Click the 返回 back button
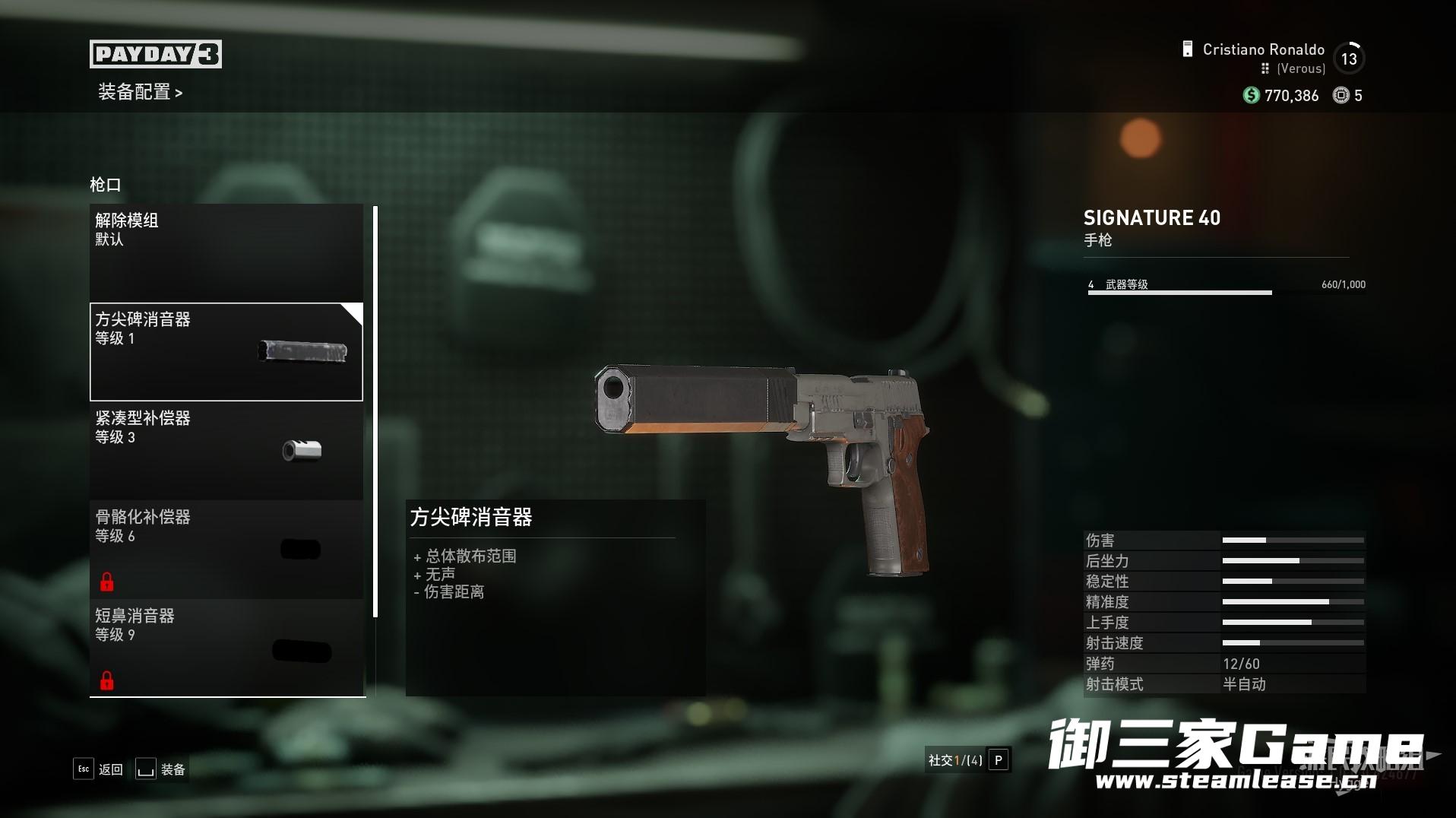 pos(99,769)
